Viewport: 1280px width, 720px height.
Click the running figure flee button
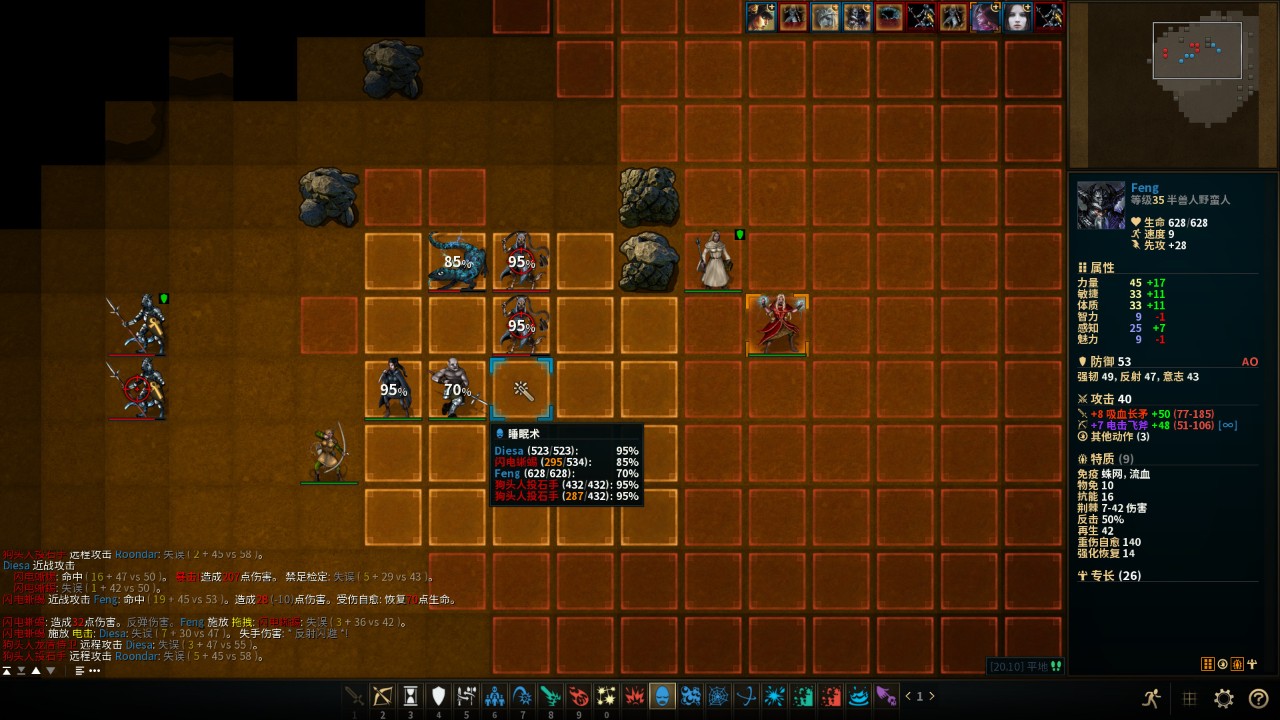click(1152, 698)
